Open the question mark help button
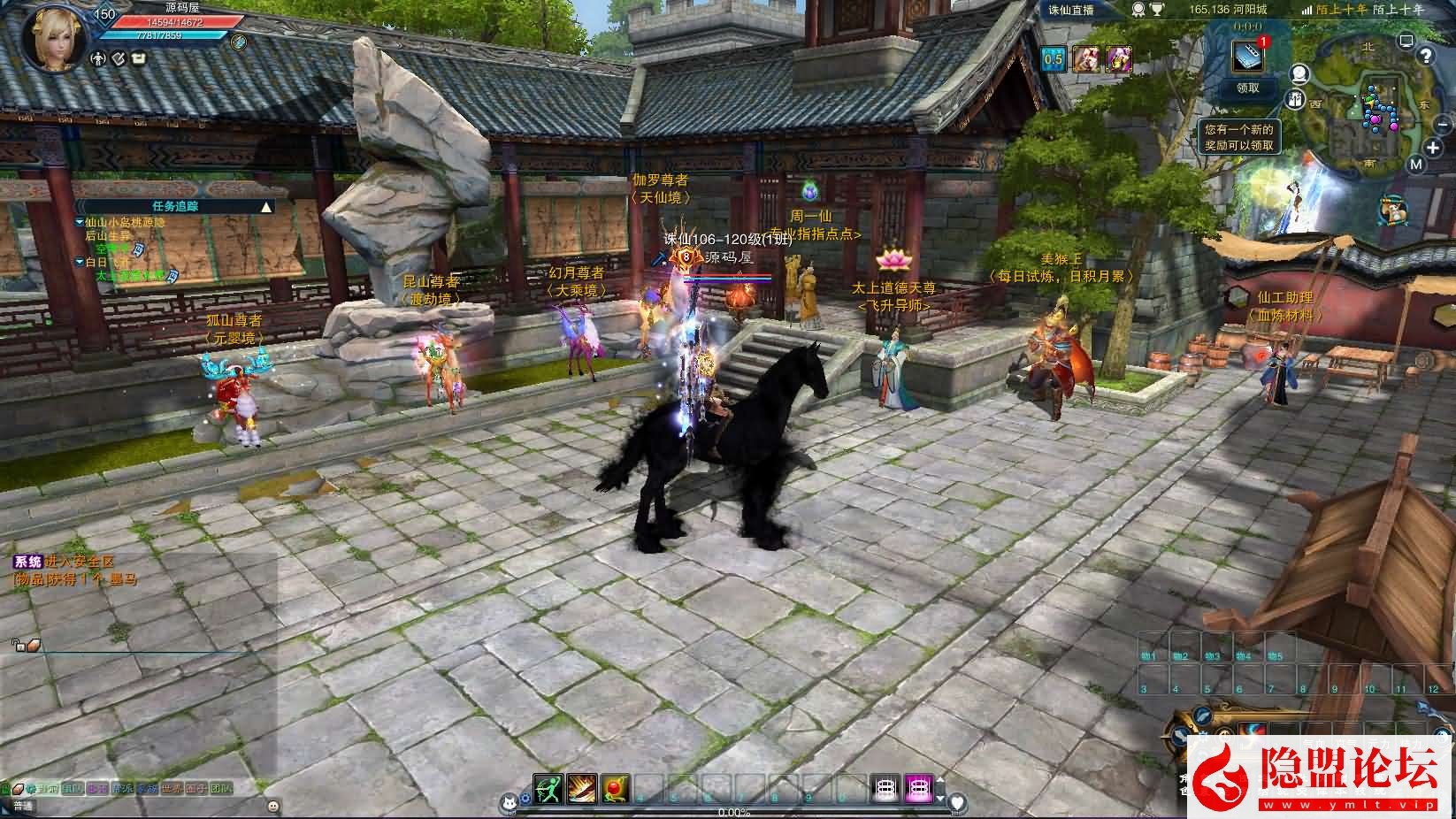The height and width of the screenshot is (819, 1456). [x=1425, y=56]
